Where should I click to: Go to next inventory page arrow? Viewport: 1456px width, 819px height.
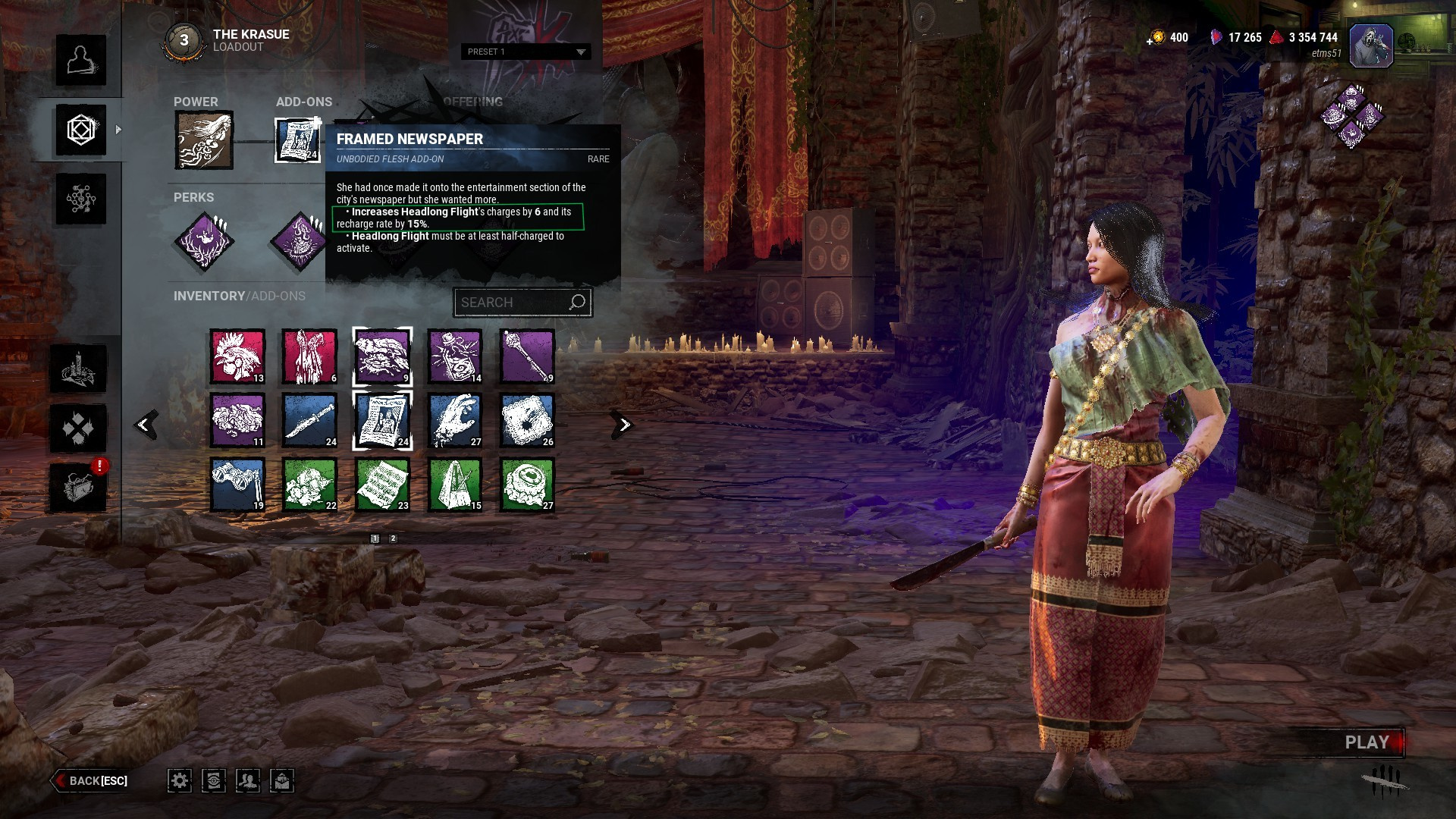(623, 425)
